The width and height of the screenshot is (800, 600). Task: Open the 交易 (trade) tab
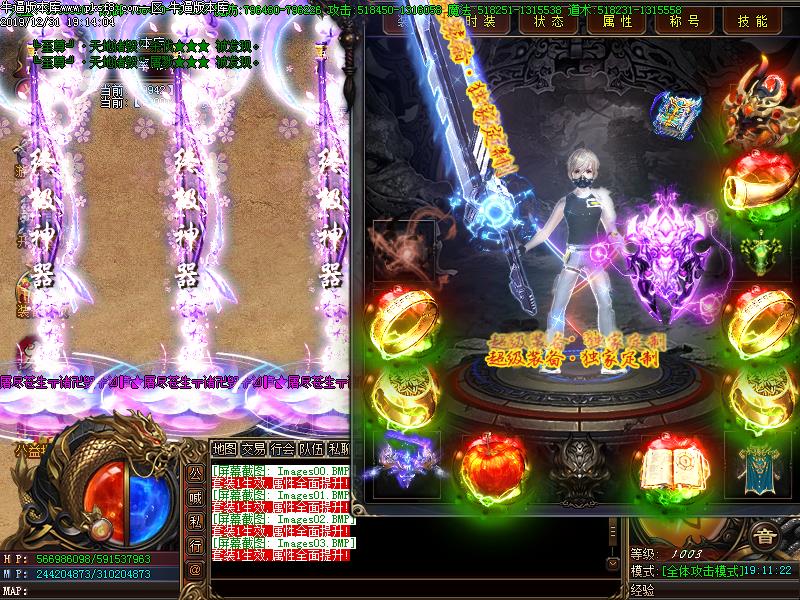coord(254,449)
